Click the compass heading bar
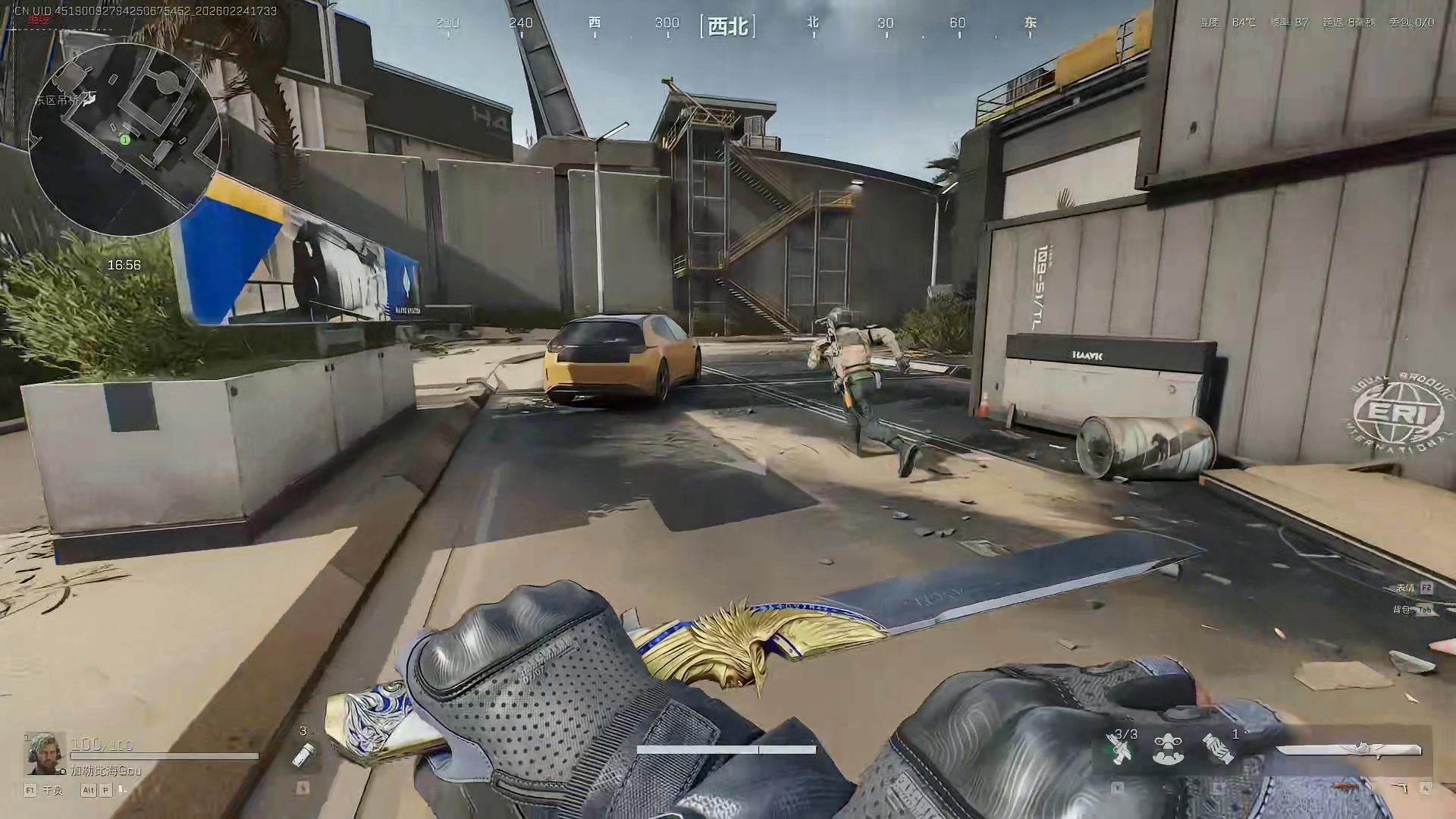This screenshot has width=1456, height=819. pyautogui.click(x=729, y=26)
